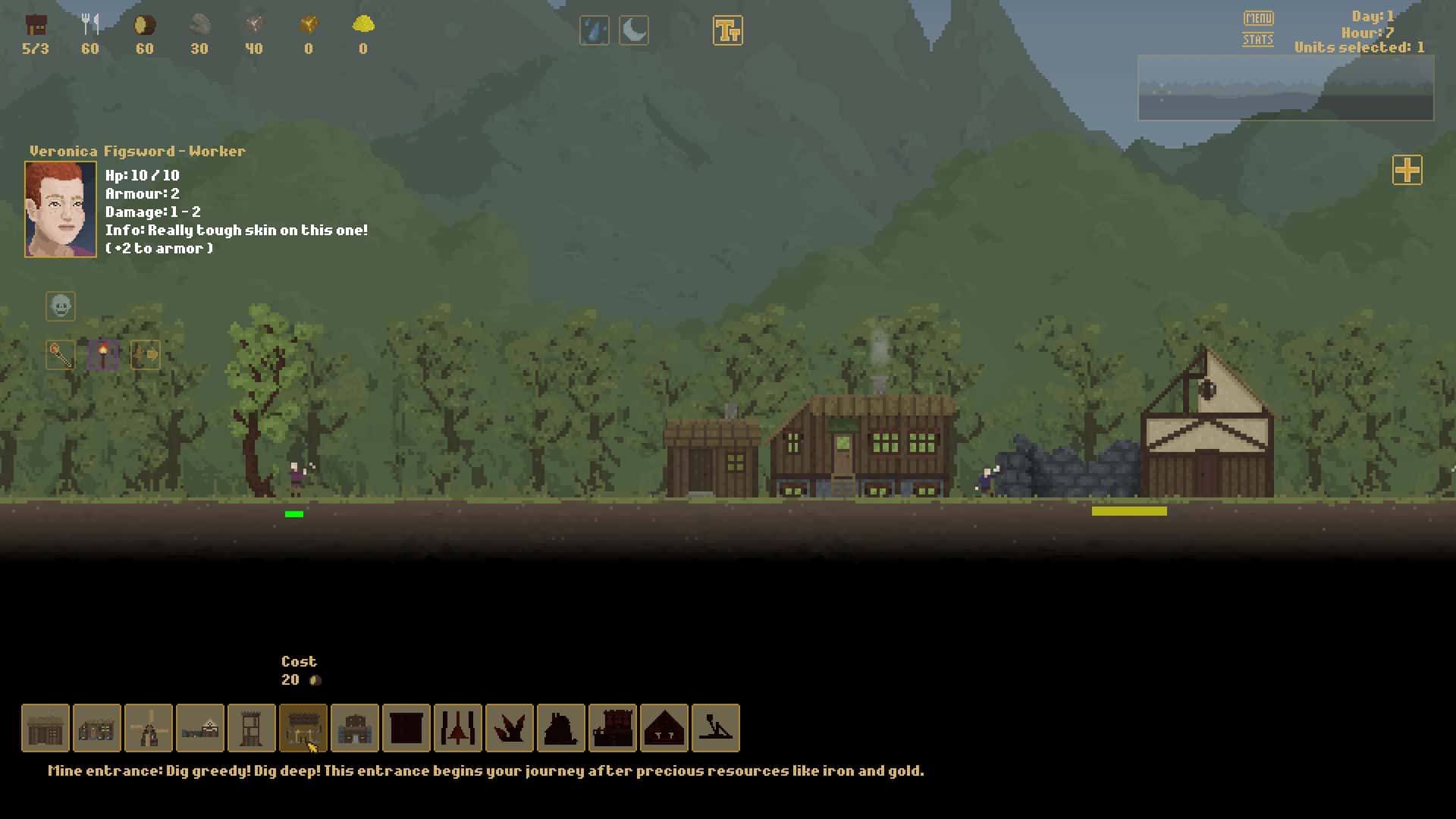
Task: Click the crescent moon icon
Action: 634,31
